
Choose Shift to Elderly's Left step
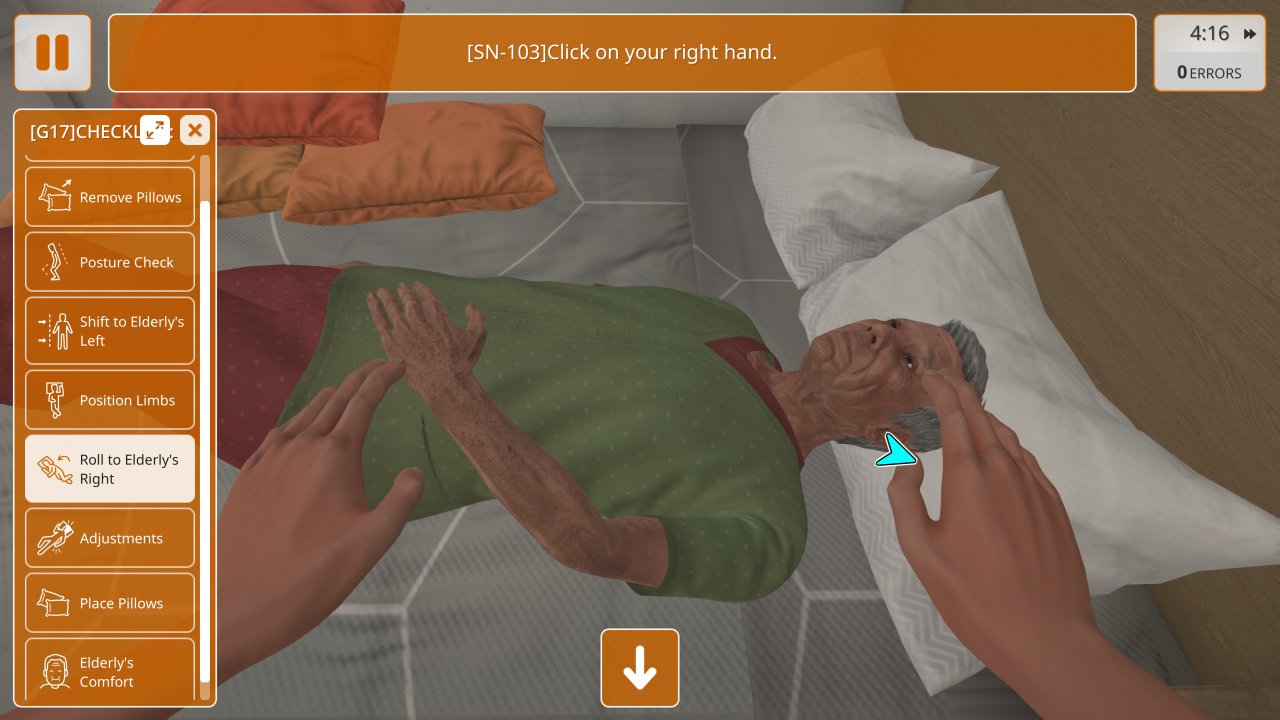(x=110, y=331)
